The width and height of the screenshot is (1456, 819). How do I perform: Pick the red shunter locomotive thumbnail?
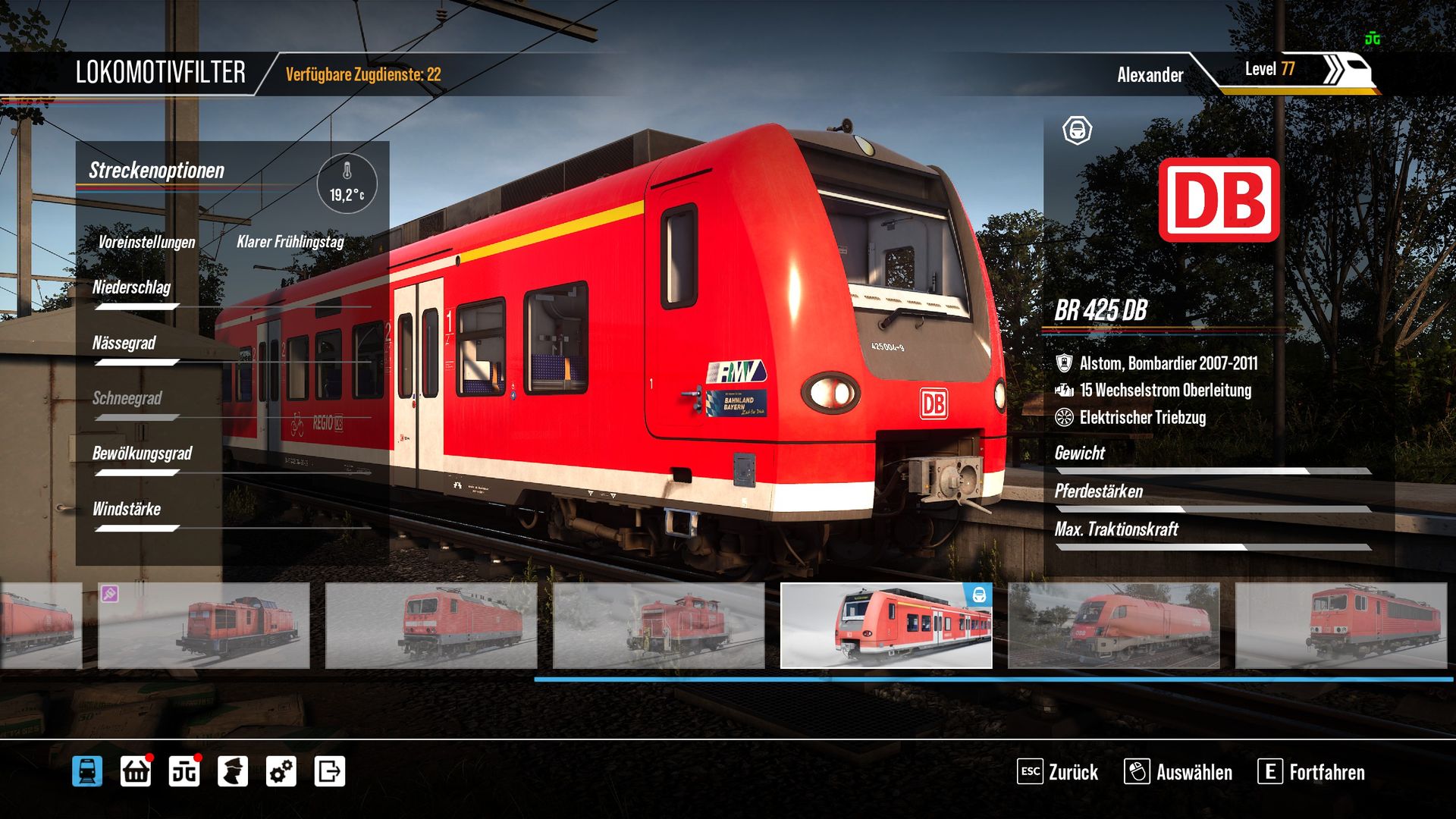pyautogui.click(x=658, y=626)
